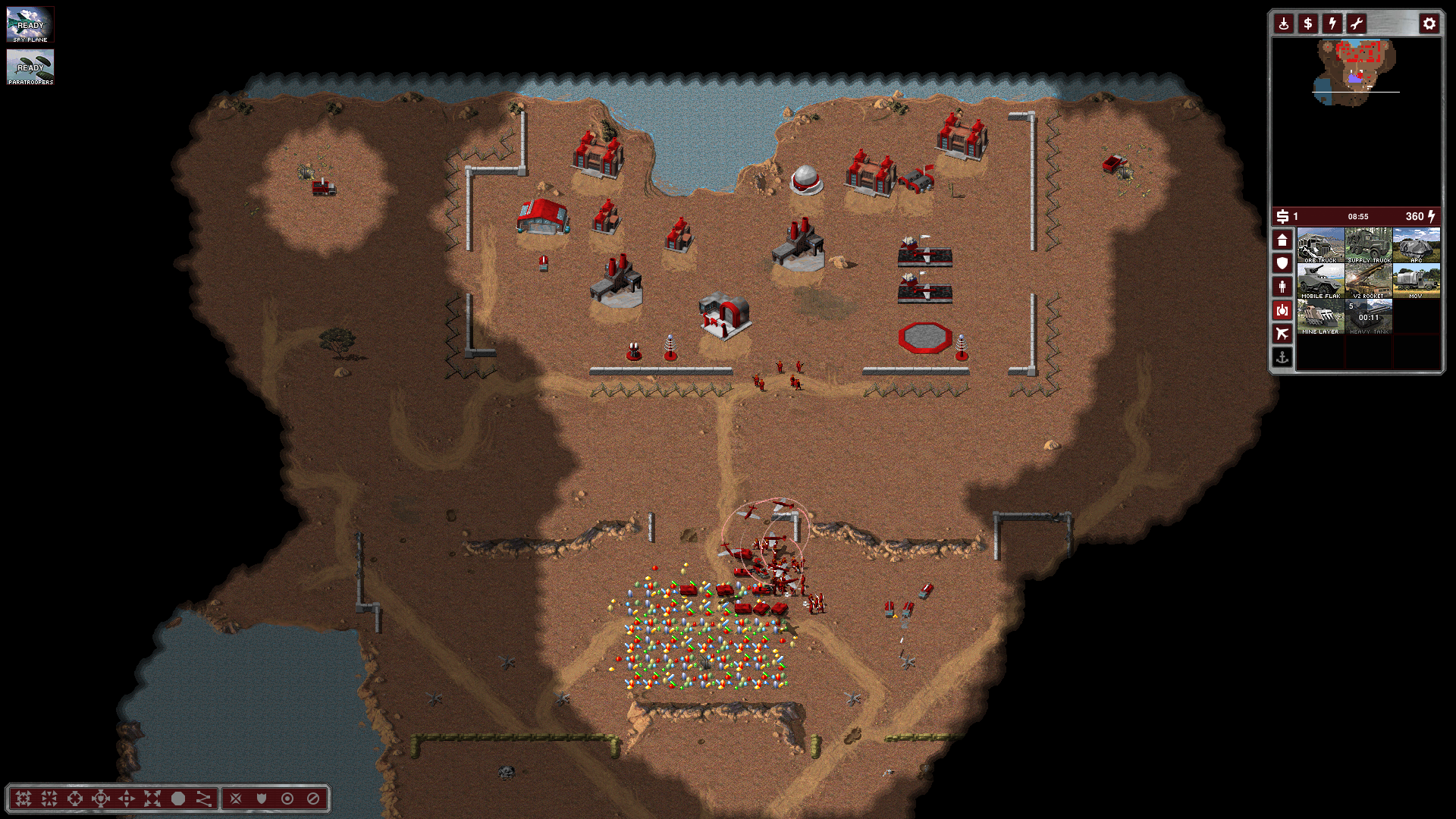Order a V2 Rocket launcher
This screenshot has height=819, width=1456.
tap(1368, 281)
